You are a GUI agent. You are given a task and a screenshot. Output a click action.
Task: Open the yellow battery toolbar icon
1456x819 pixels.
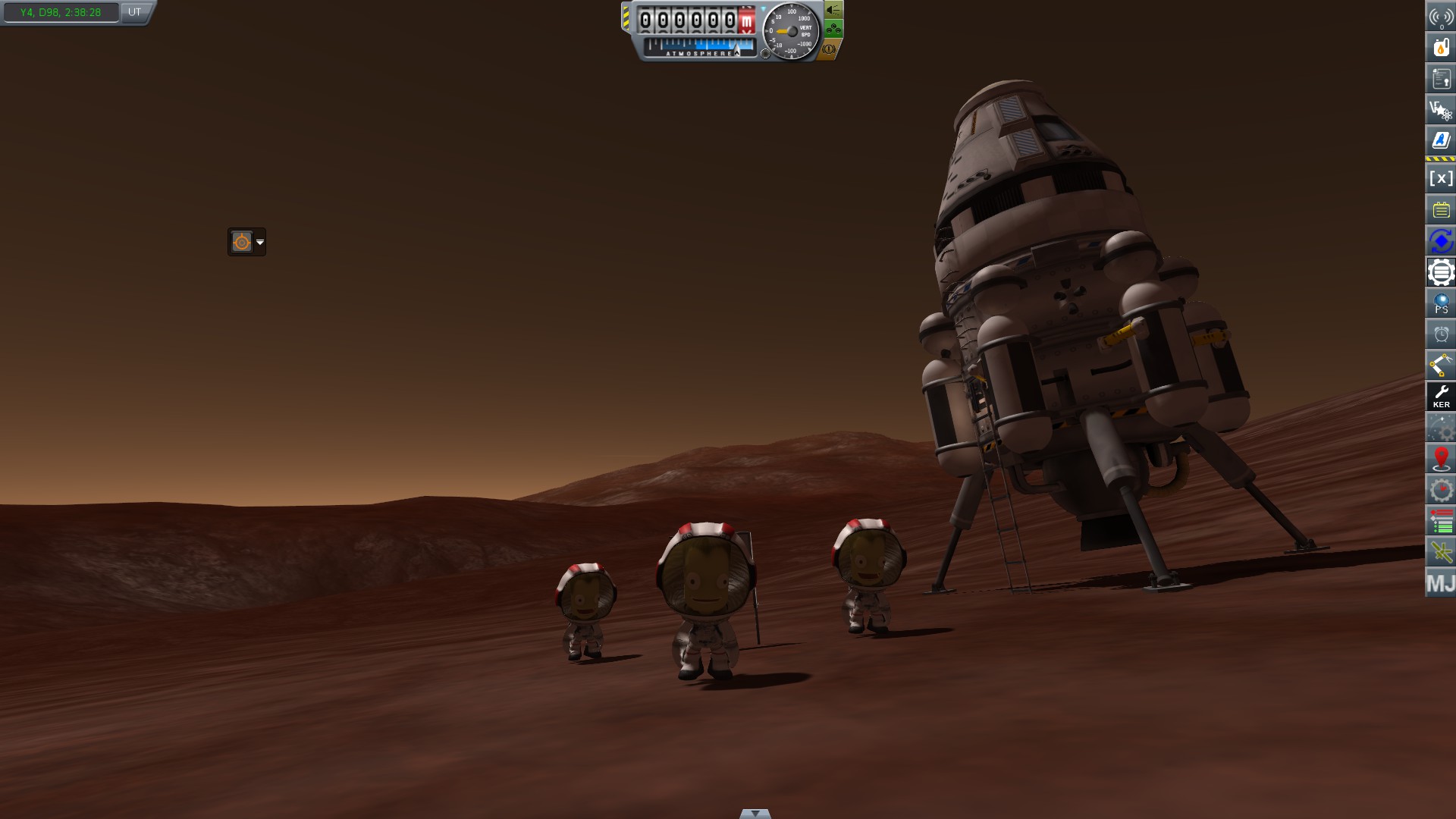(x=1441, y=210)
